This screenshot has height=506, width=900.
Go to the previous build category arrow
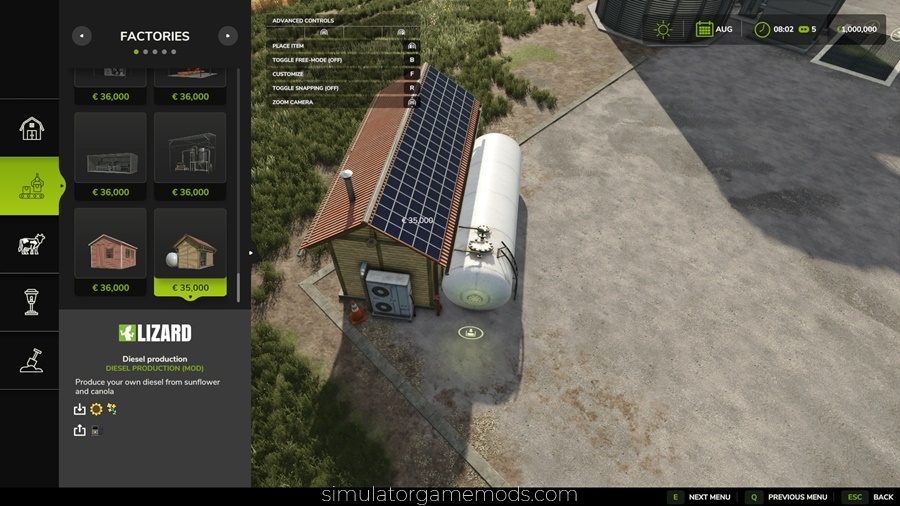pos(82,36)
